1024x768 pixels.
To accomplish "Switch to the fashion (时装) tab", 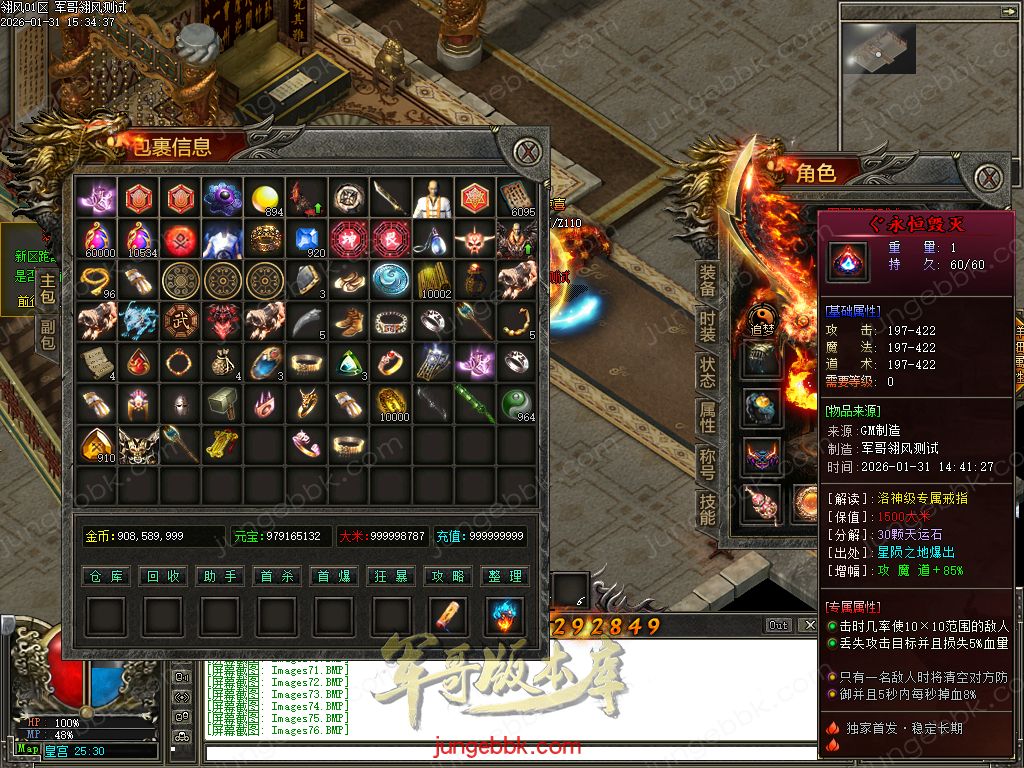I will pyautogui.click(x=707, y=327).
